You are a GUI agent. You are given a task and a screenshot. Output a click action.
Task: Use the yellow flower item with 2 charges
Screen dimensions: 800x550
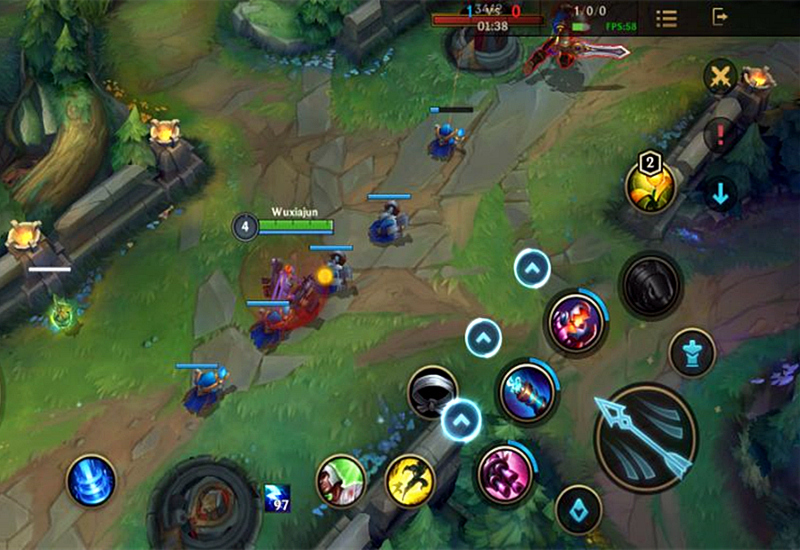click(x=650, y=184)
